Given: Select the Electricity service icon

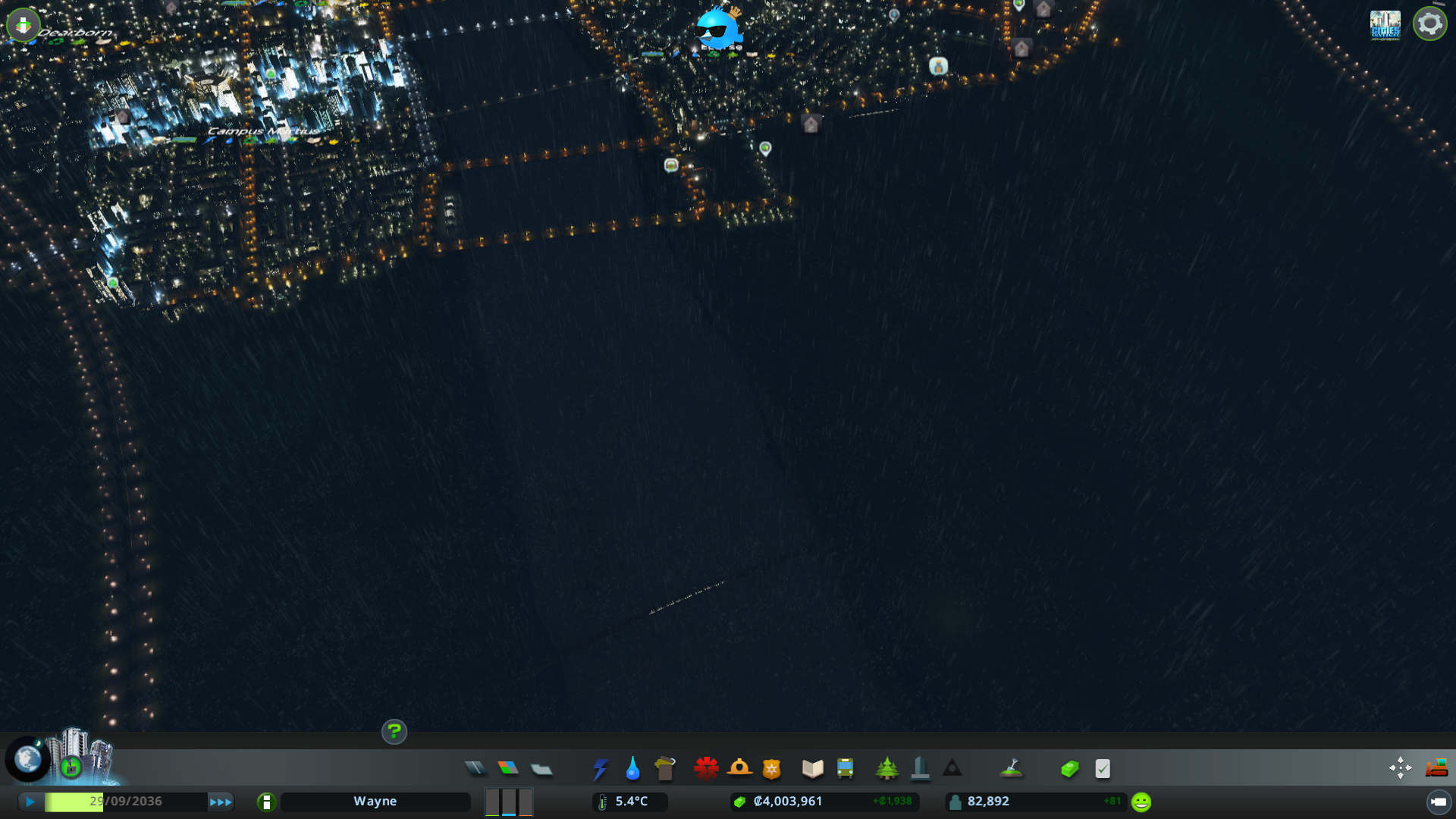Looking at the screenshot, I should [x=600, y=768].
